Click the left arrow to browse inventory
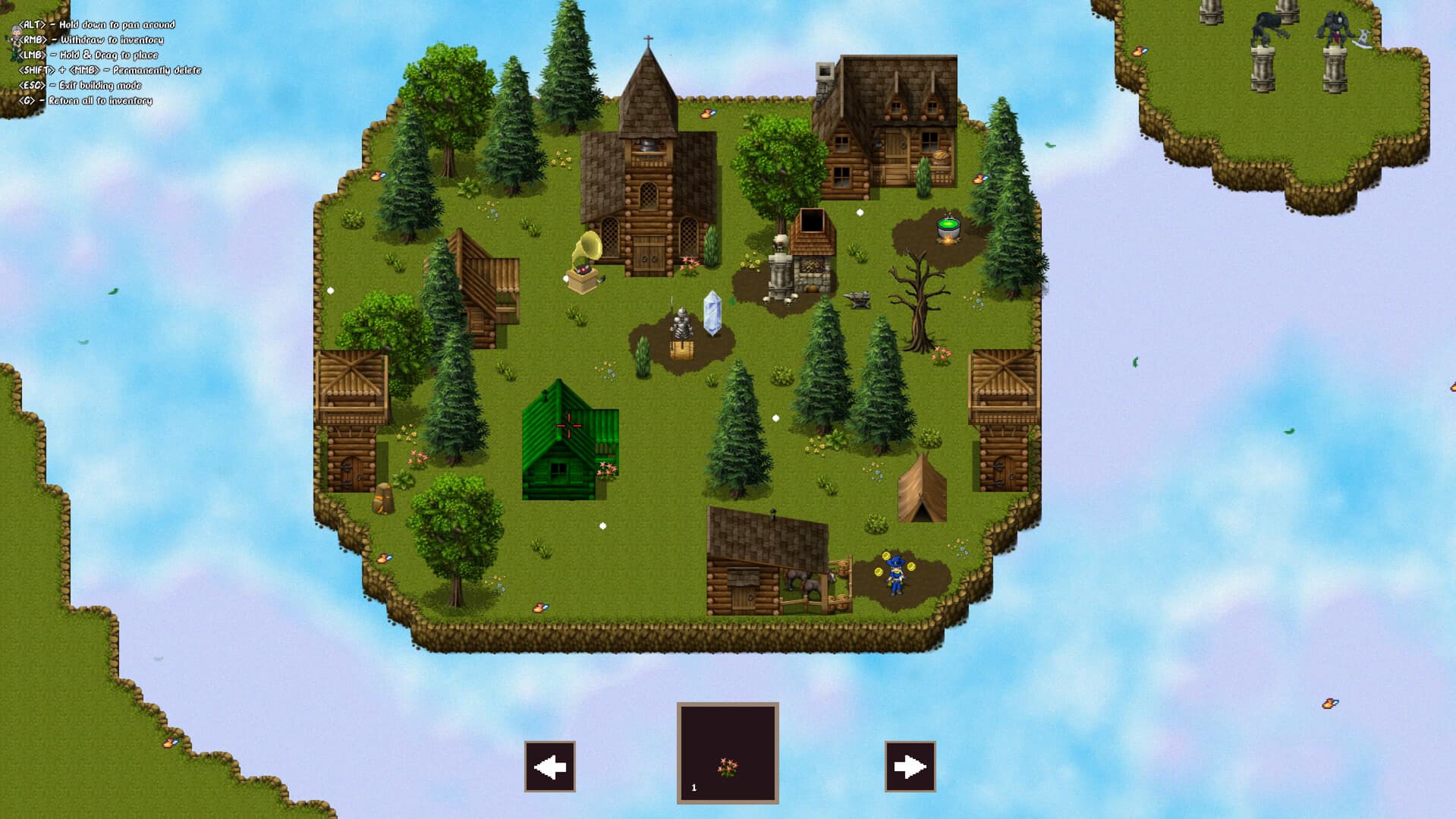 tap(549, 766)
